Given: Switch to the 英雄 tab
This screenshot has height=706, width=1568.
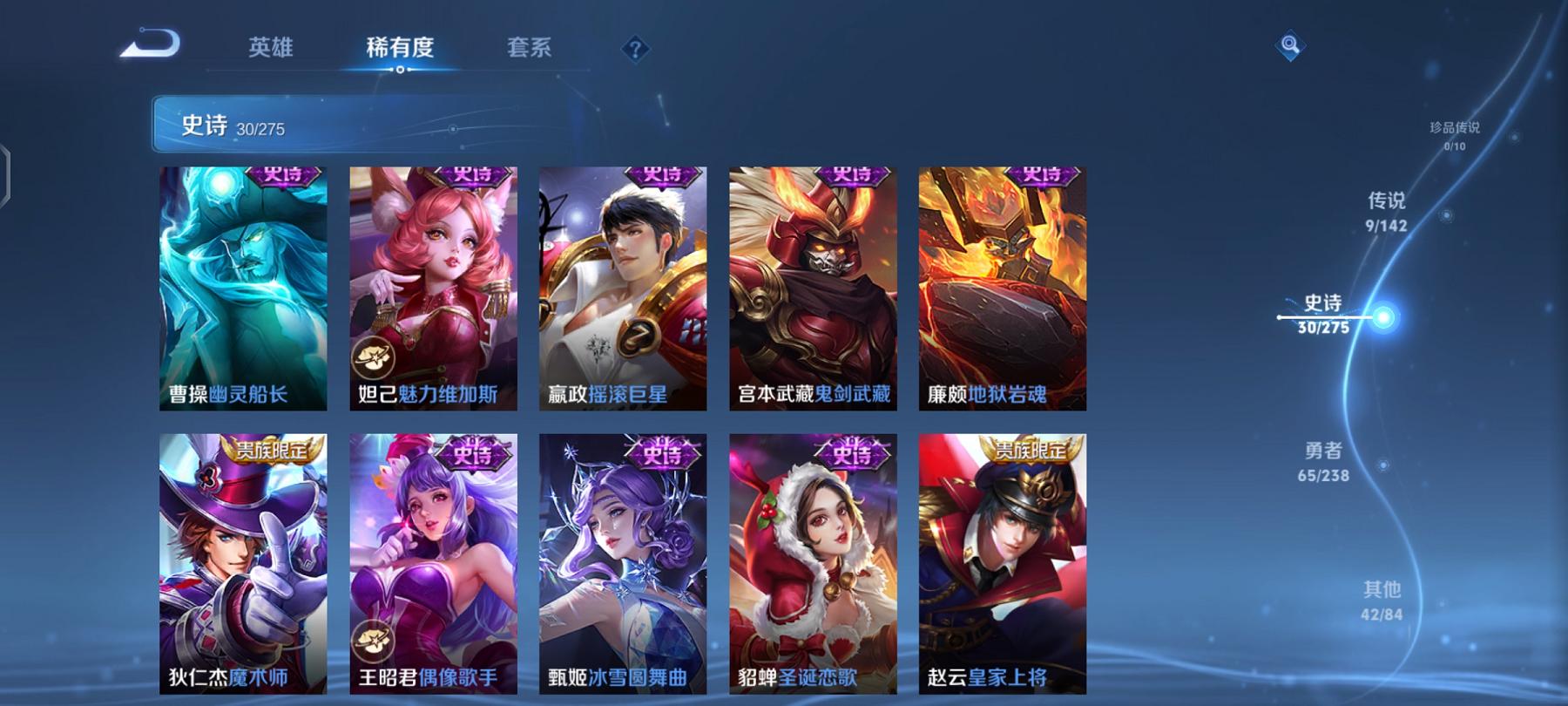Looking at the screenshot, I should point(273,50).
